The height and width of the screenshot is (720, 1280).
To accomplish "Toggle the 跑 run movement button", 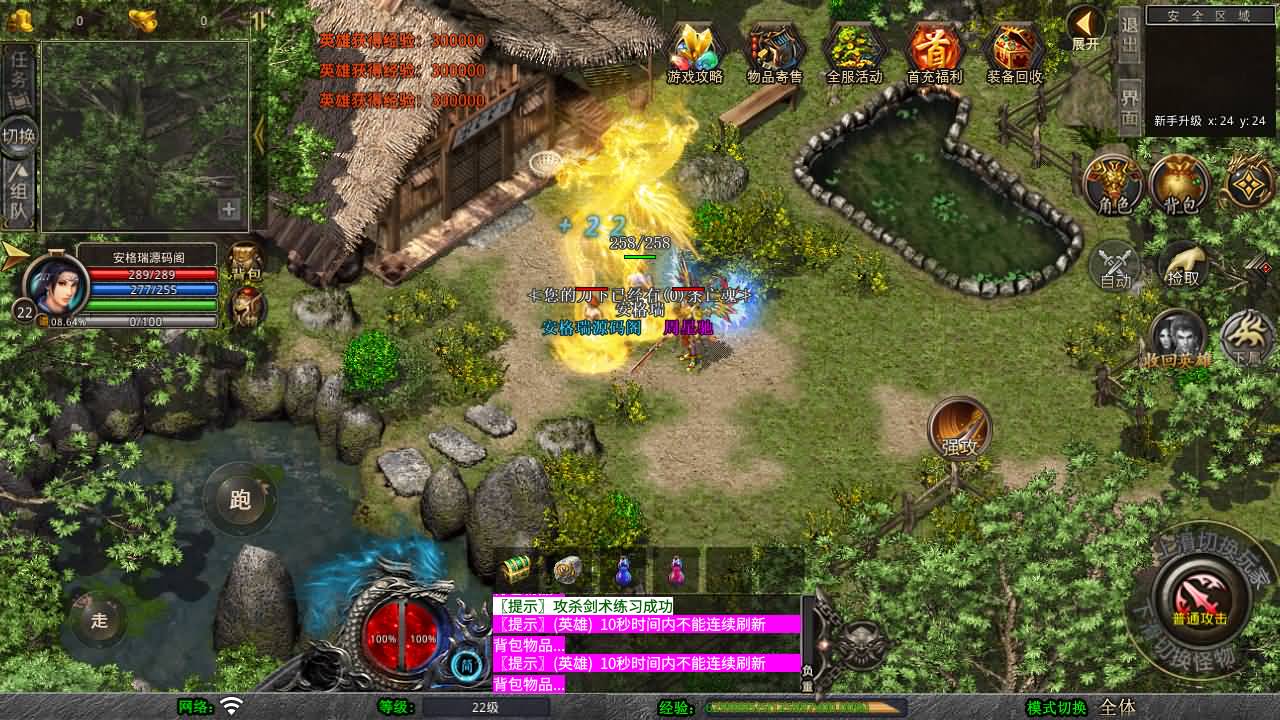I will [240, 499].
